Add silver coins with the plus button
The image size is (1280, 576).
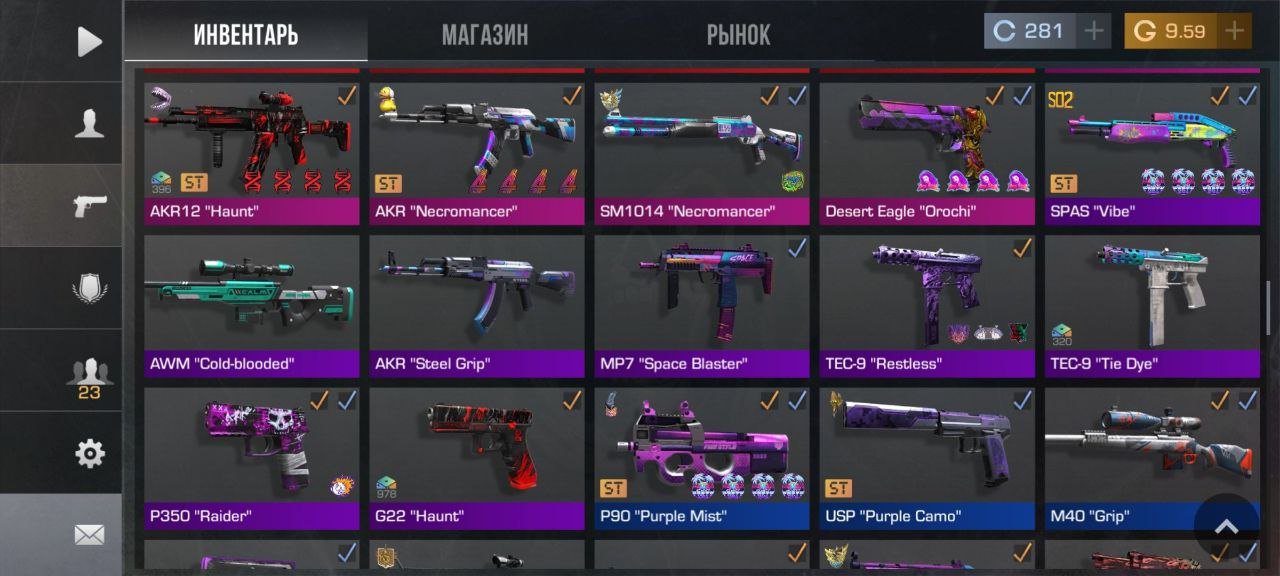coord(1095,31)
